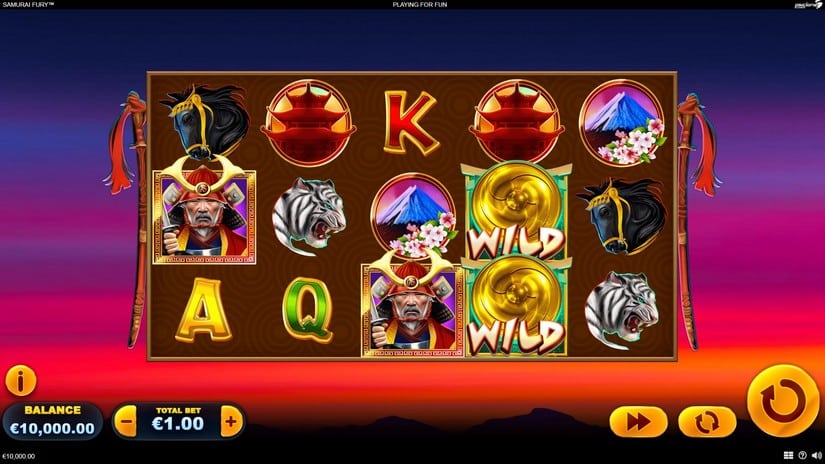This screenshot has height=464, width=825.
Task: Open autoplay with the circular arrows button
Action: click(707, 421)
